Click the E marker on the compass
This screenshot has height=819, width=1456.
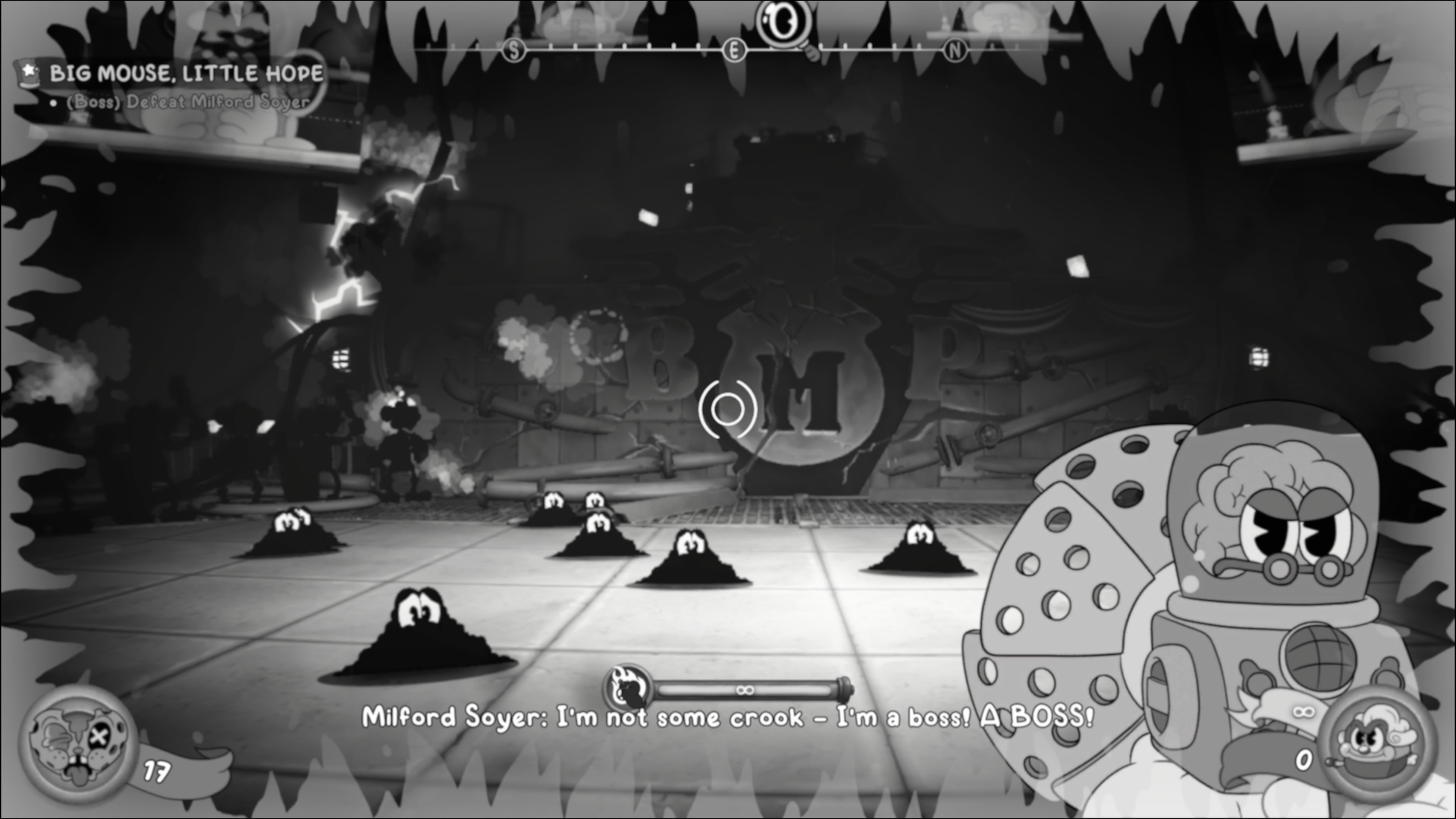tap(734, 52)
